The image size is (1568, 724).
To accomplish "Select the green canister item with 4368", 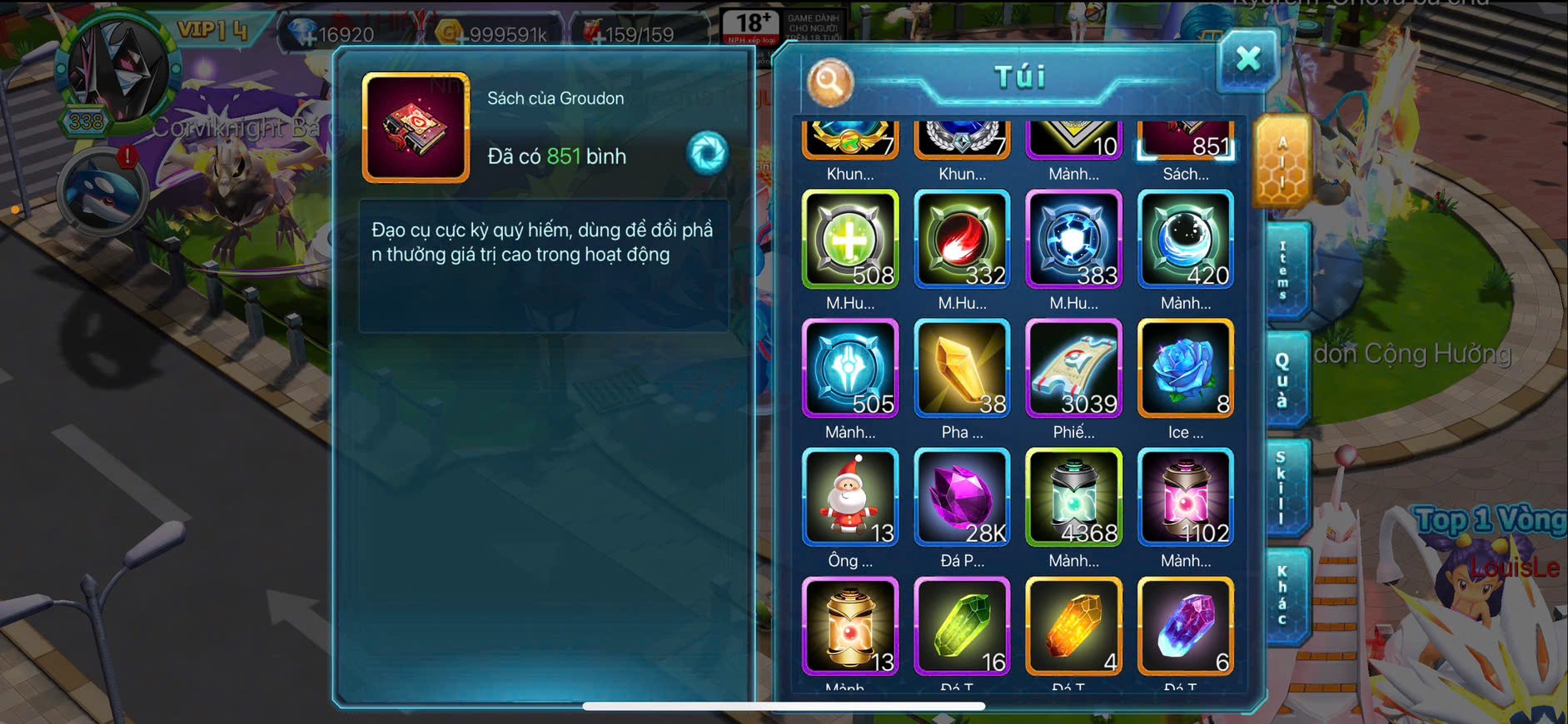I will (1074, 498).
